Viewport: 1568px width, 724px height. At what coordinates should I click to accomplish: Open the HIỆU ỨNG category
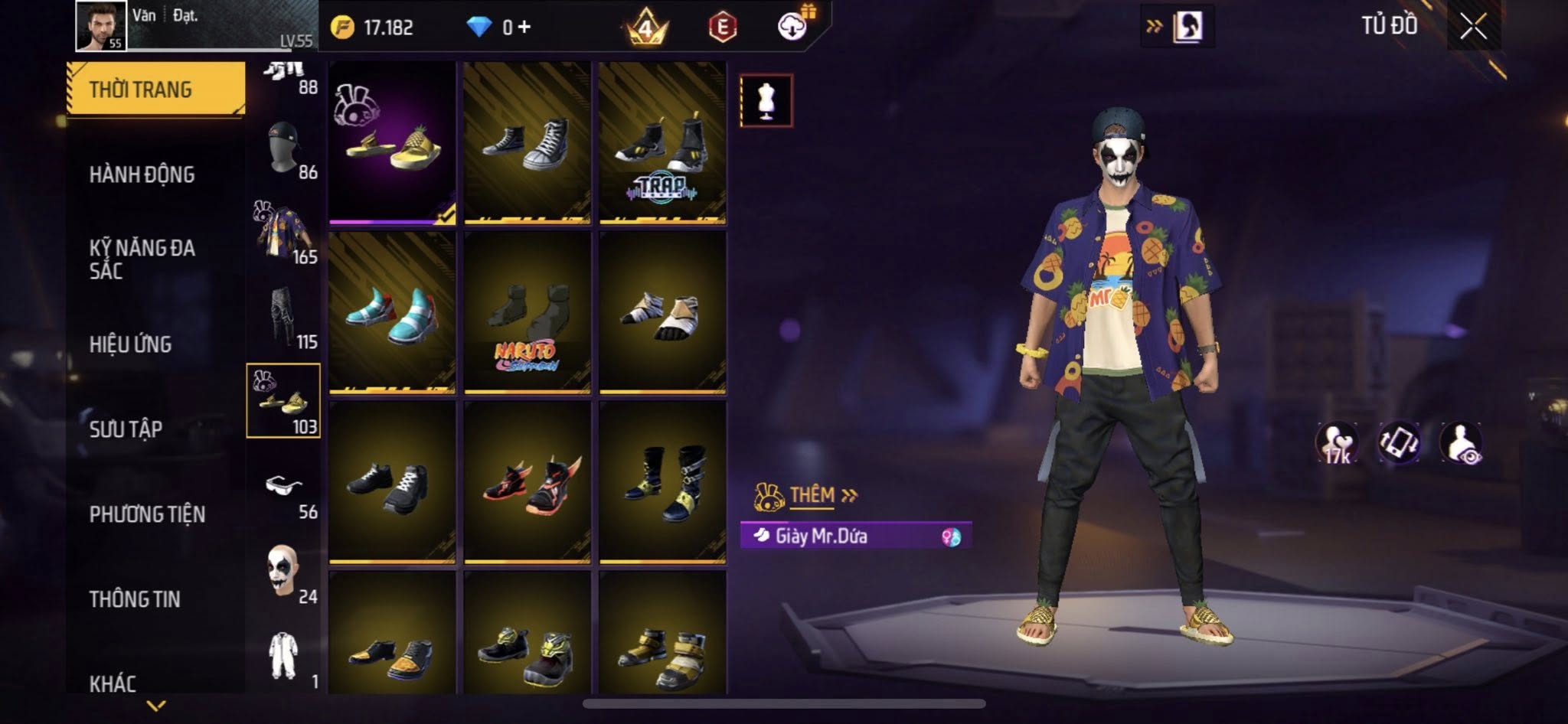[x=130, y=344]
